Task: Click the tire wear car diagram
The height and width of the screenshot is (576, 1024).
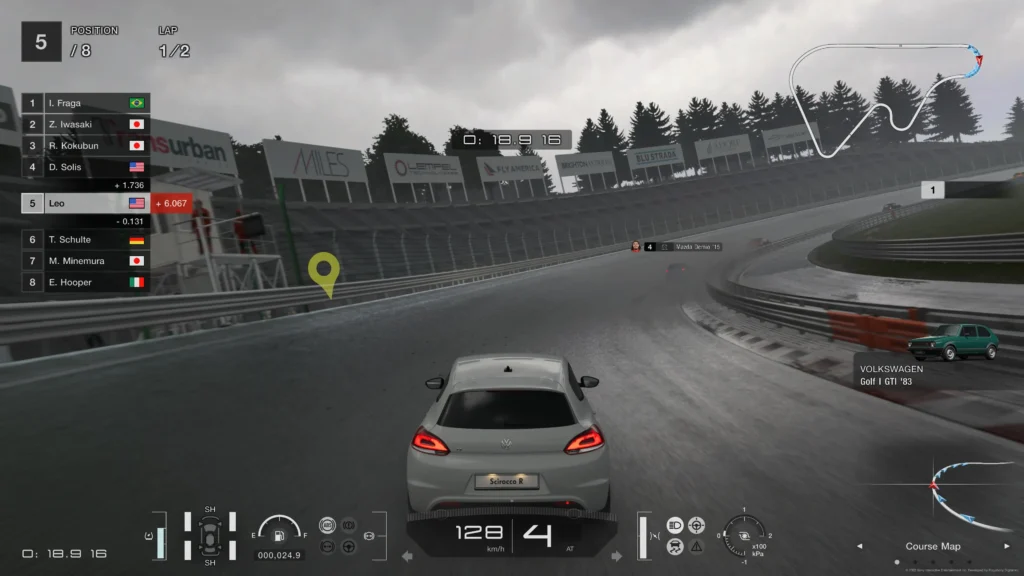Action: point(210,536)
